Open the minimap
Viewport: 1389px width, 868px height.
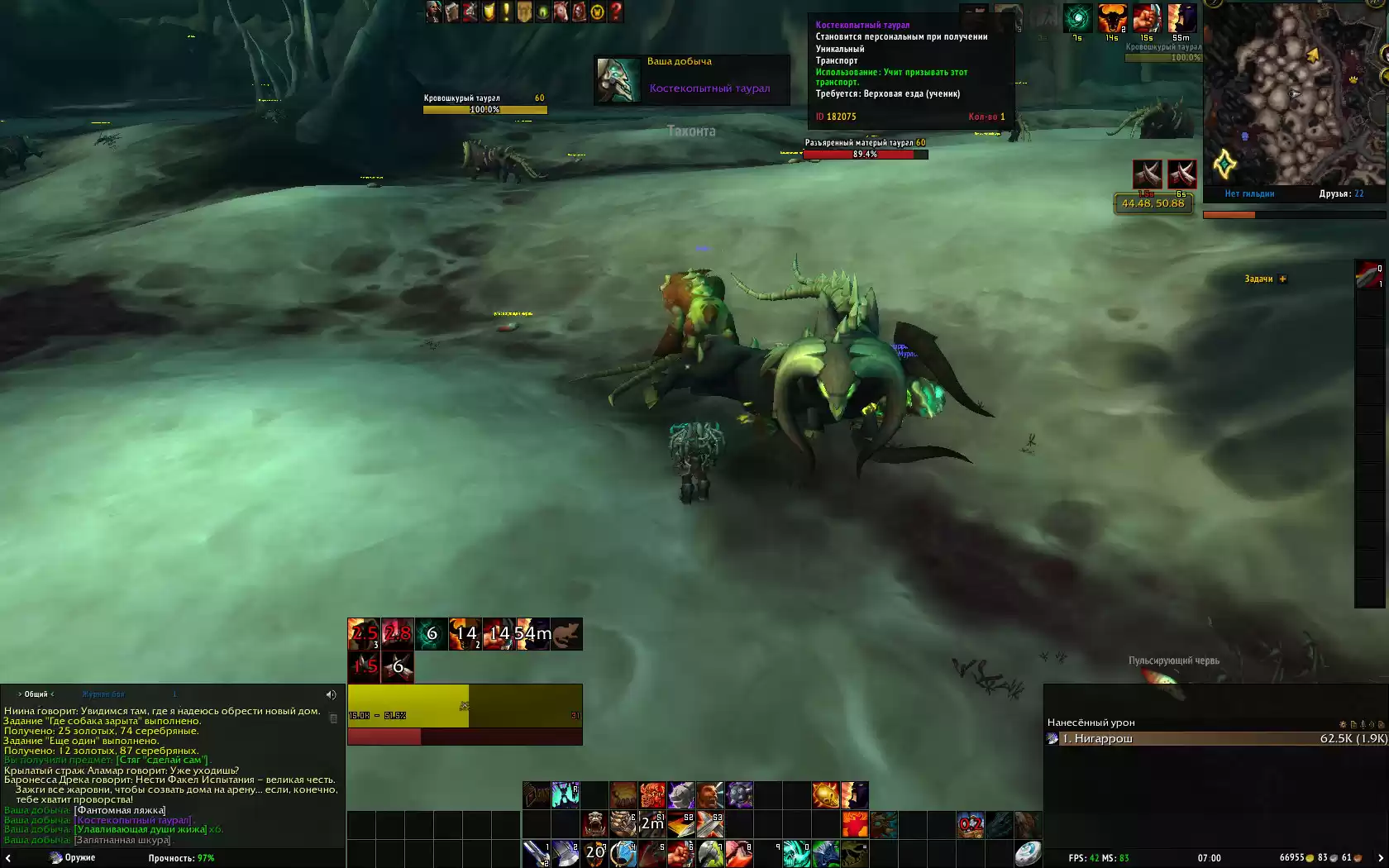pos(1296,95)
